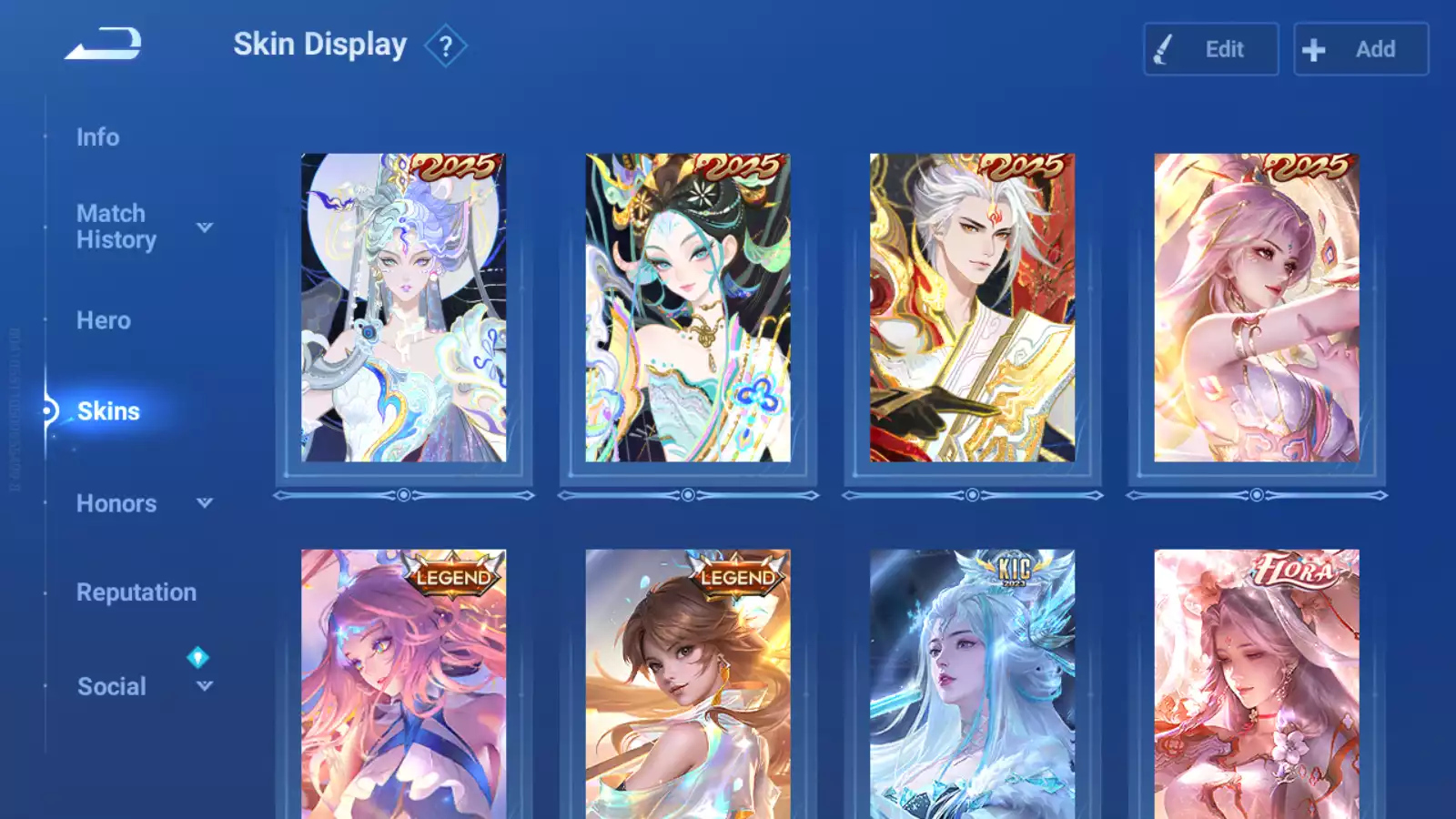Add a new skin to display

tap(1360, 49)
